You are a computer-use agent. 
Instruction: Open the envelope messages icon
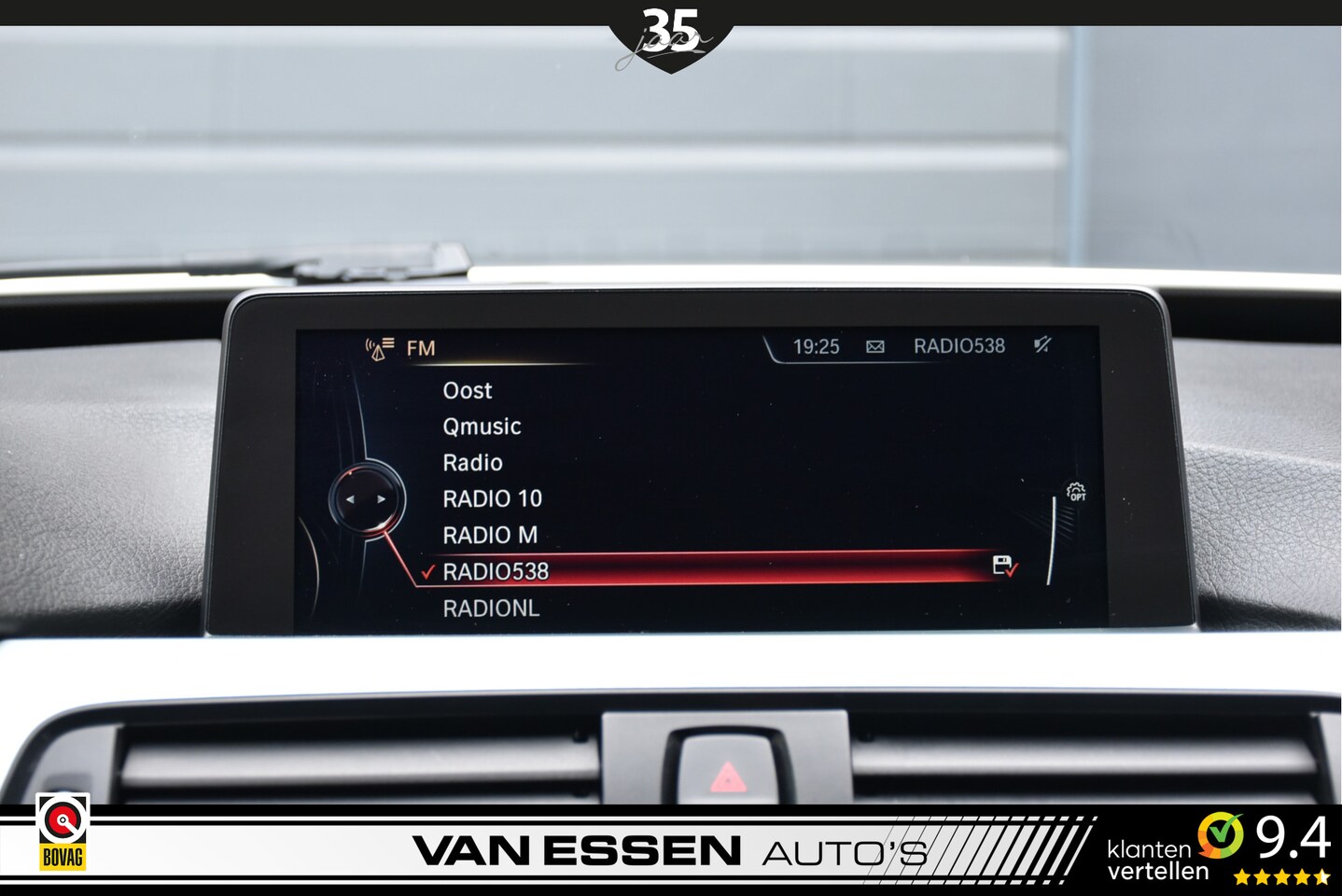pos(875,347)
